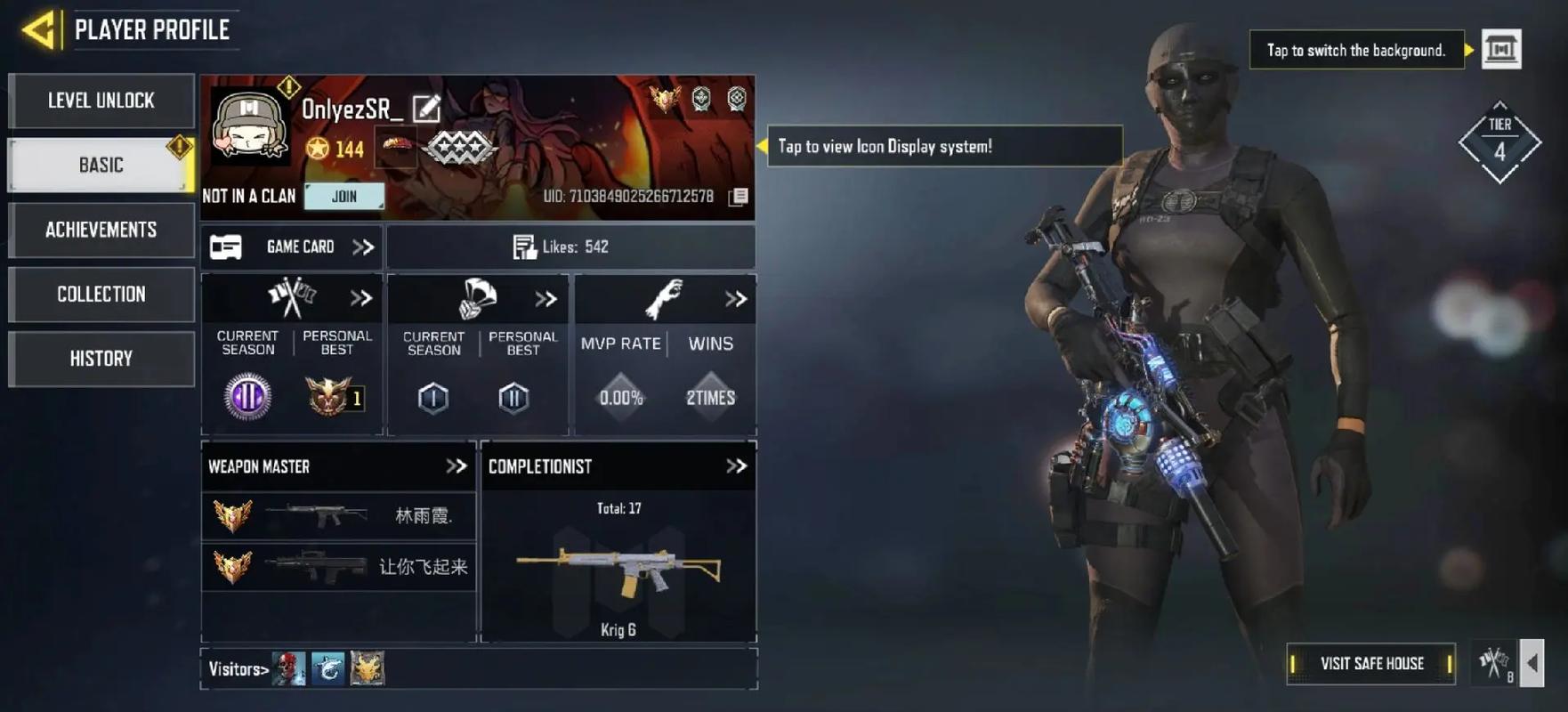
Task: Expand the Weapon Master section
Action: click(456, 466)
